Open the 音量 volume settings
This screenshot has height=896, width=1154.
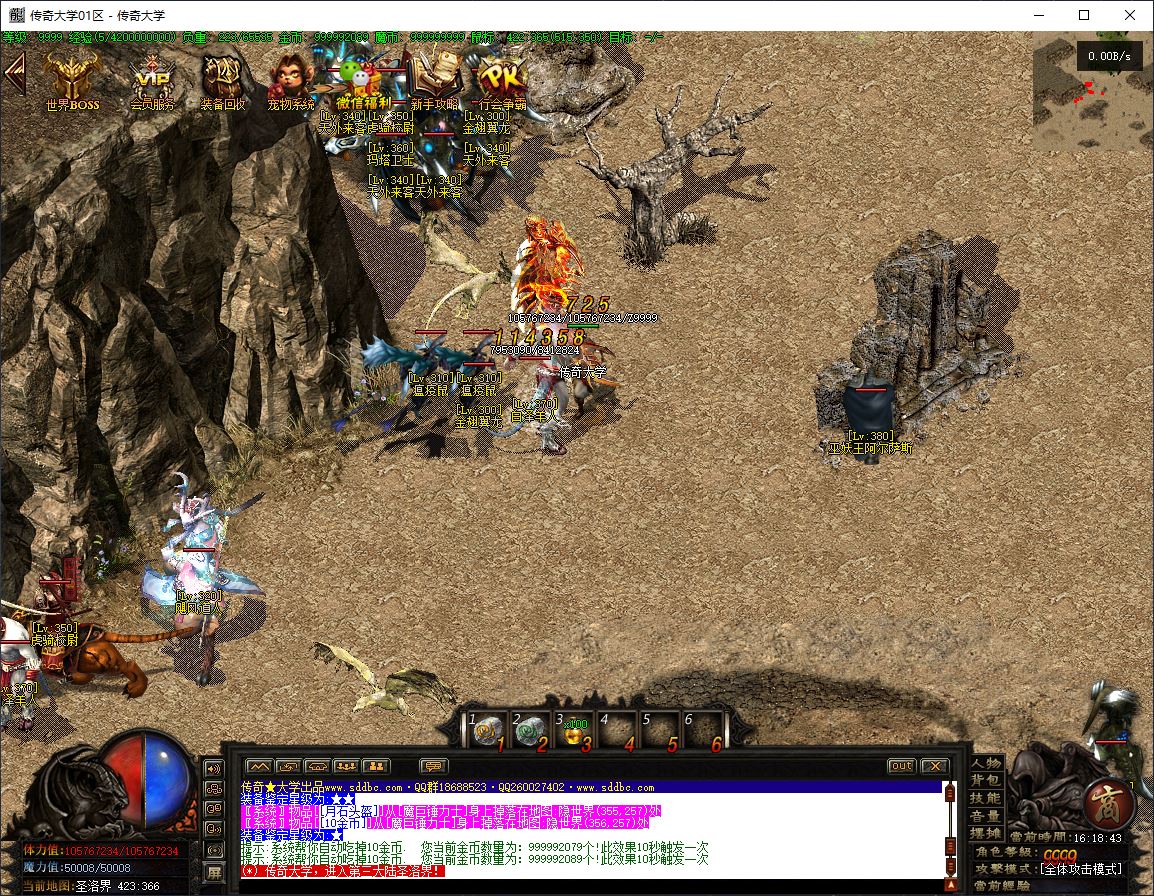(986, 816)
